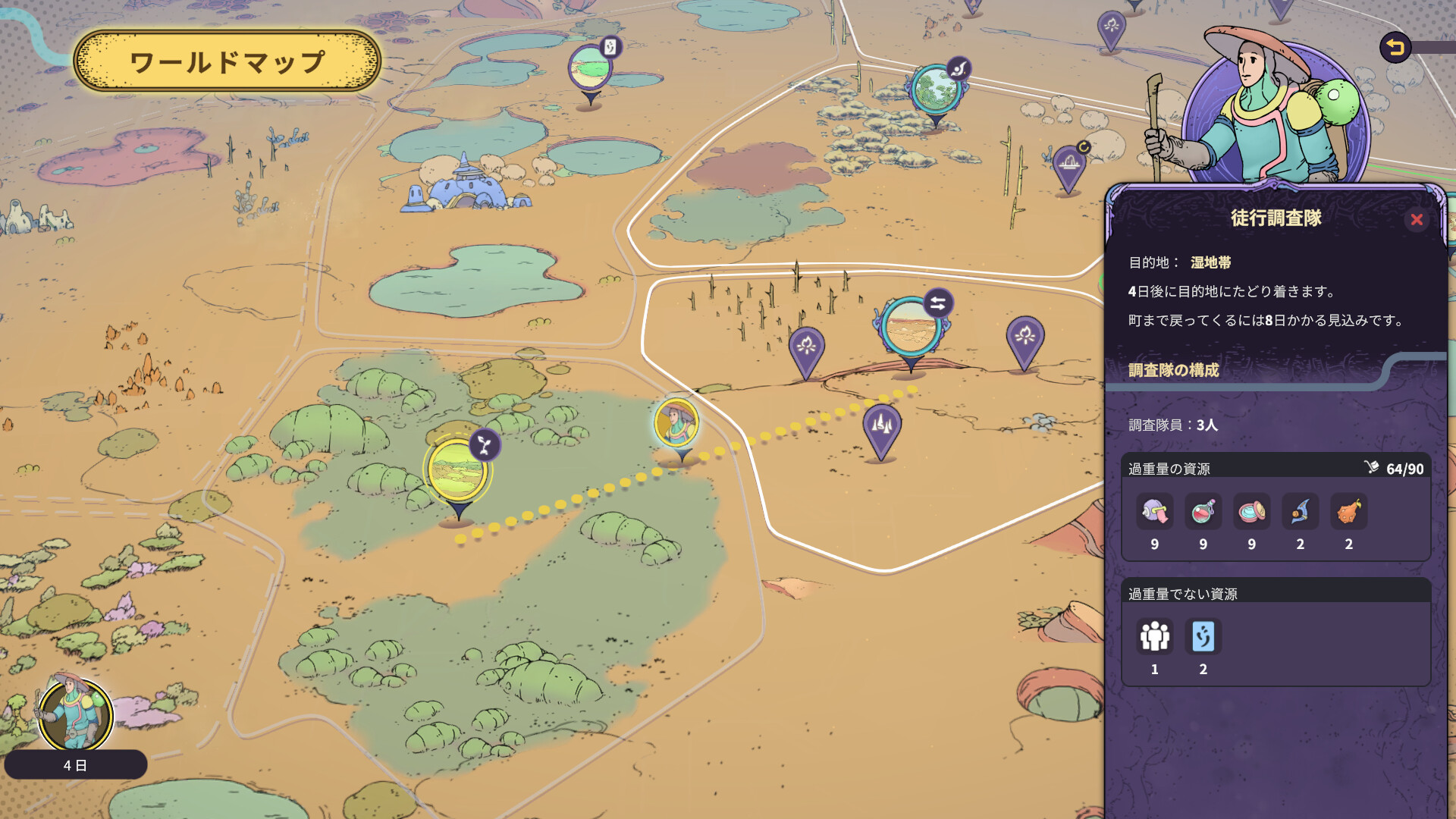Close the 徒行調査隊 expedition panel

[1416, 220]
